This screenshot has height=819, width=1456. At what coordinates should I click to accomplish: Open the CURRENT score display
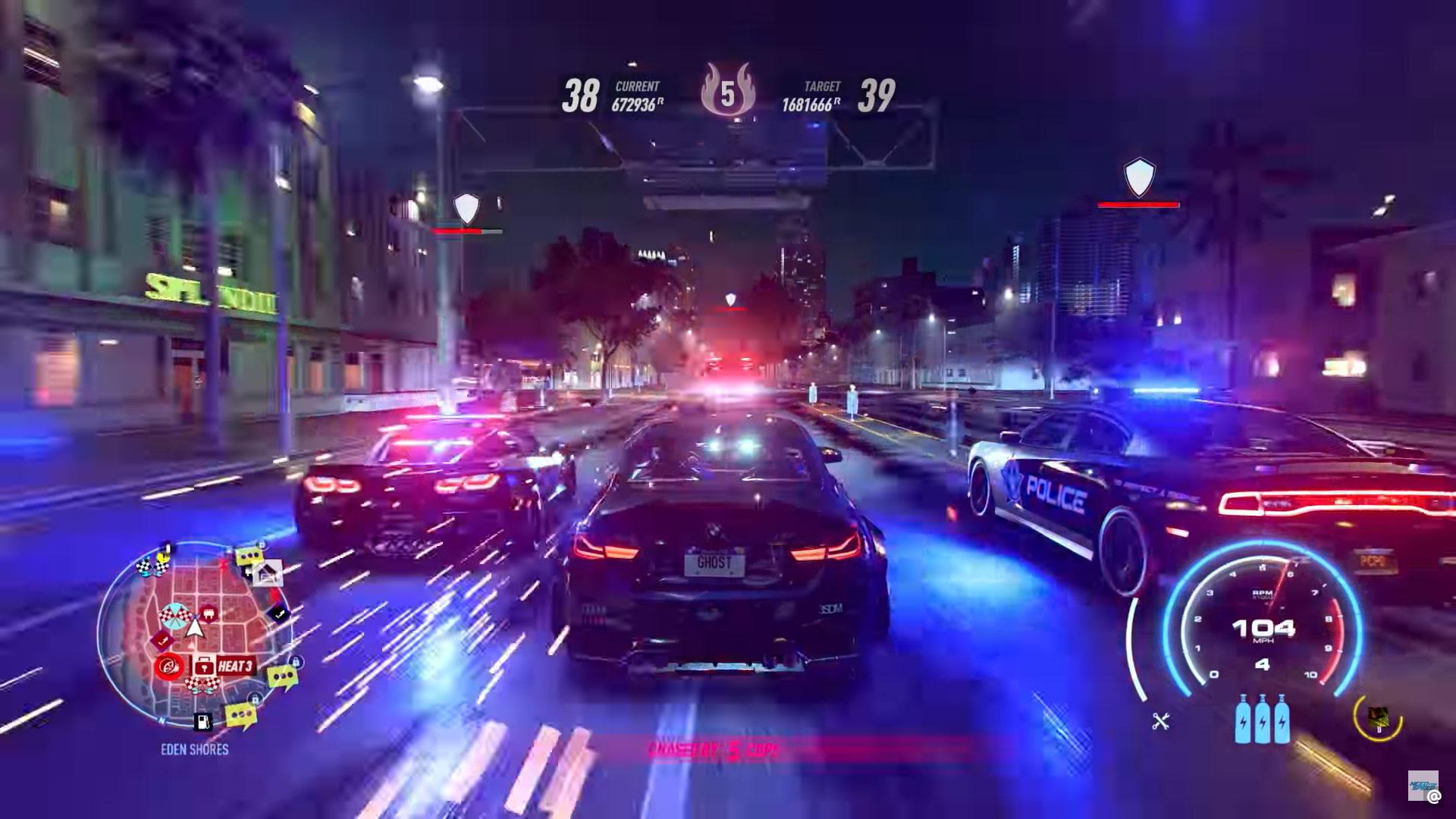(637, 96)
